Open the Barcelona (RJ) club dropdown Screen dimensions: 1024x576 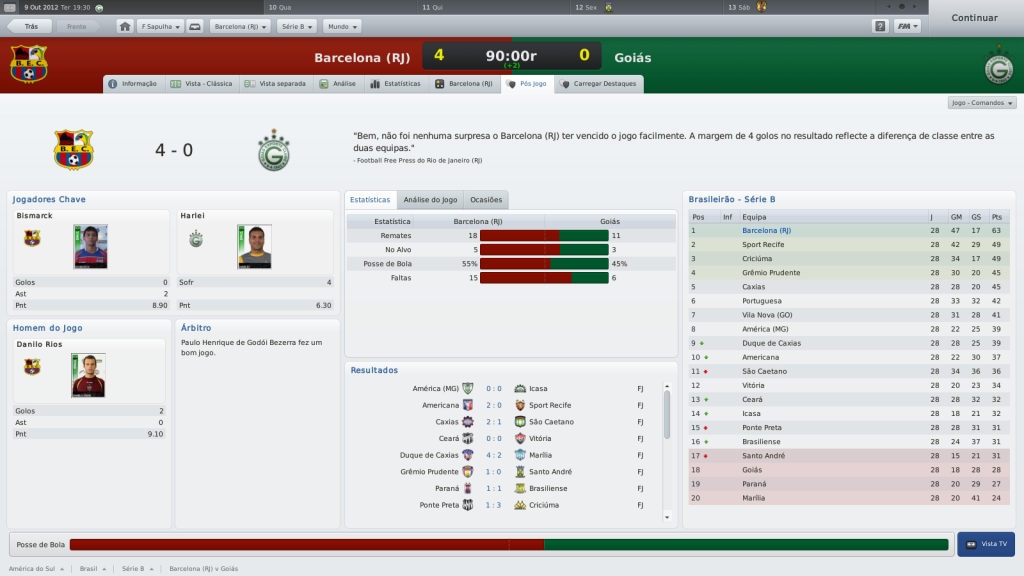(239, 26)
